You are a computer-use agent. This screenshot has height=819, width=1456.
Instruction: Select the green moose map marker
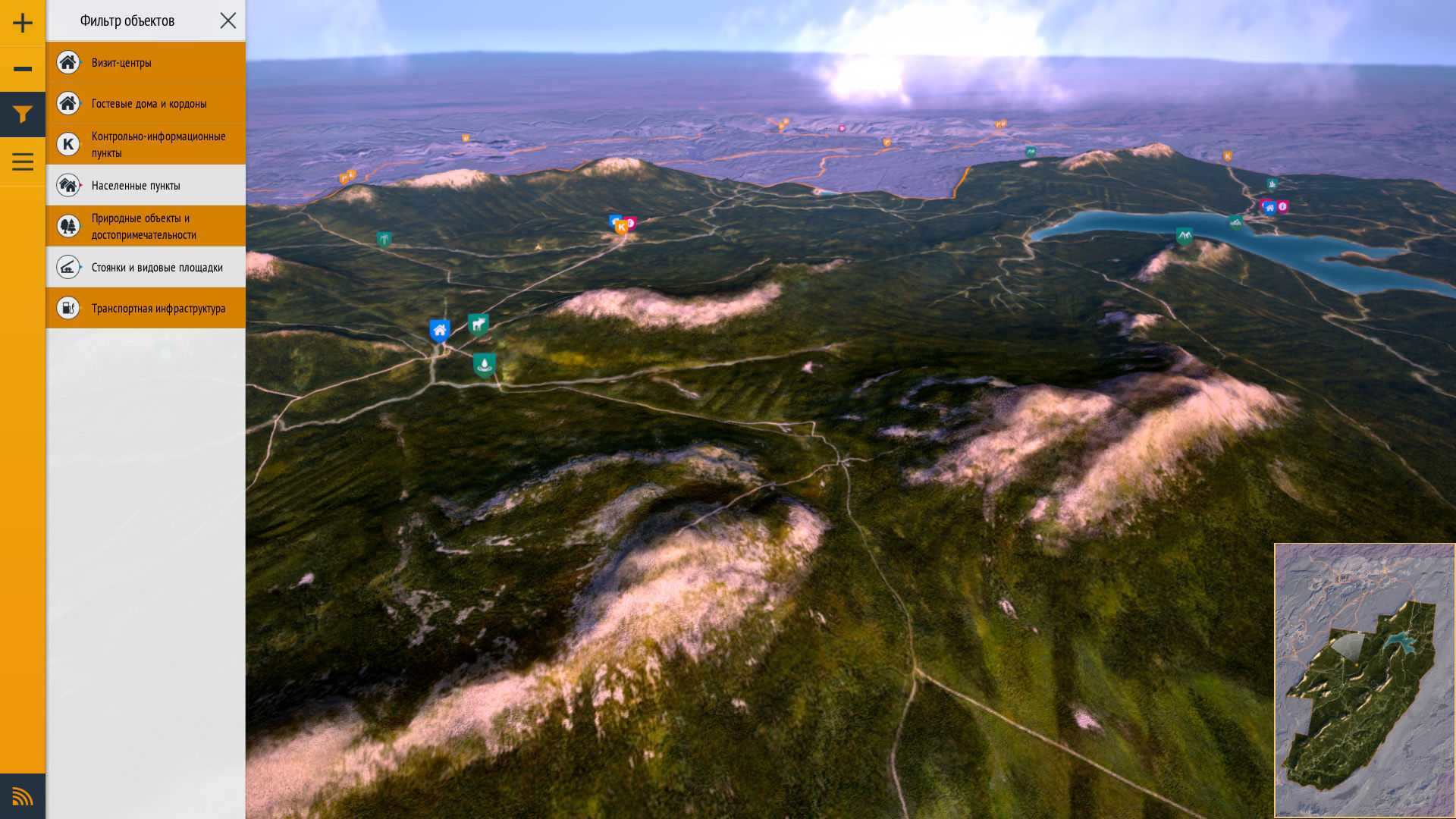coord(479,325)
